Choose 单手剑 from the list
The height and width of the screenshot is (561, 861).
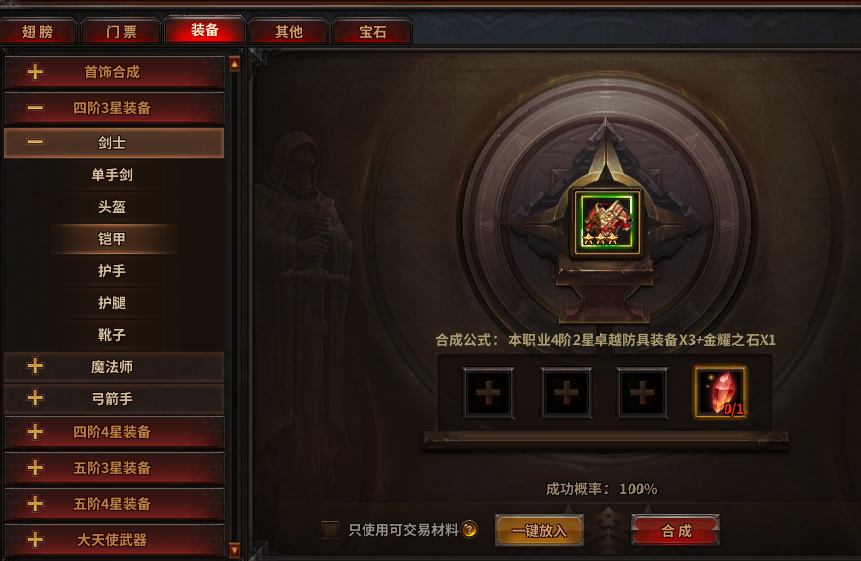coord(112,175)
